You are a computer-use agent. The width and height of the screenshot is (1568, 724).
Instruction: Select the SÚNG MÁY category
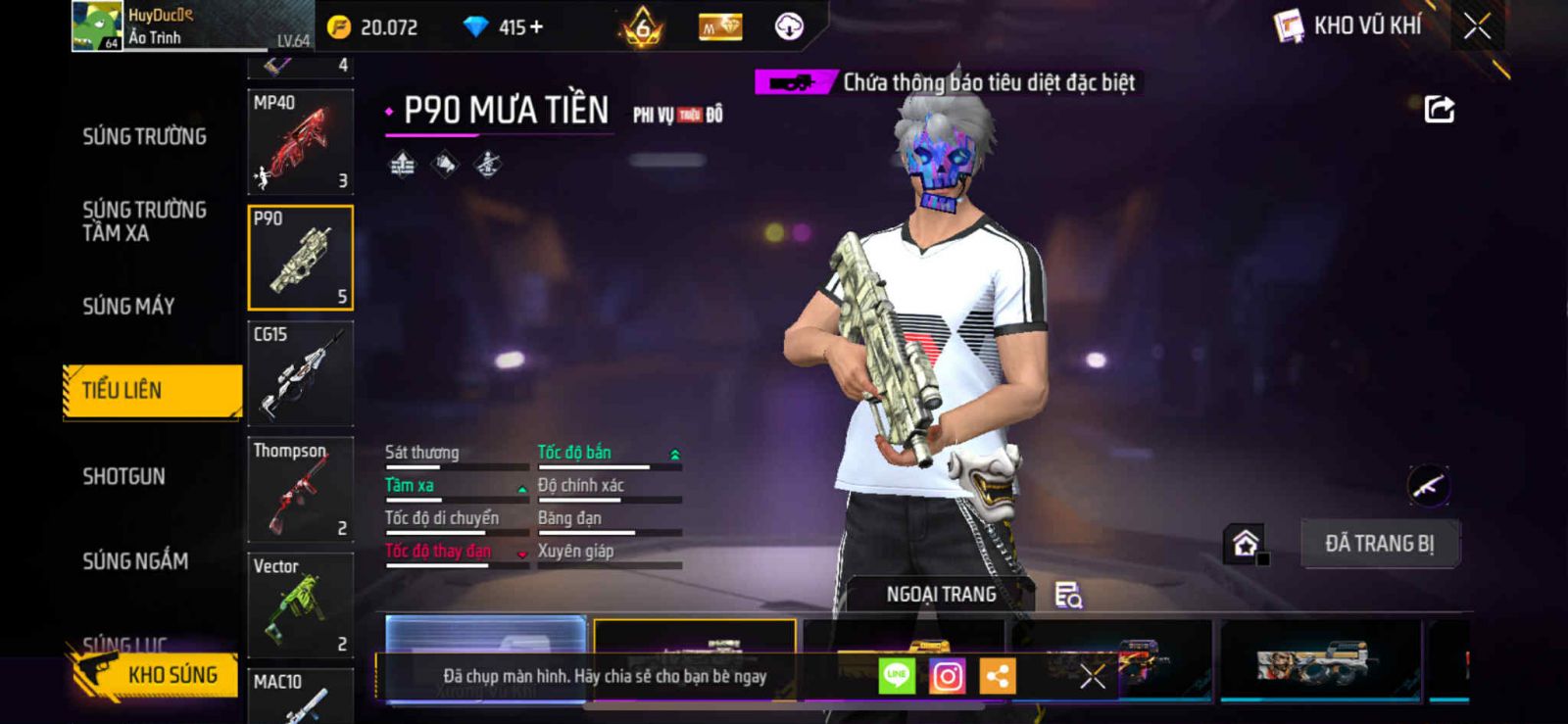(x=128, y=307)
